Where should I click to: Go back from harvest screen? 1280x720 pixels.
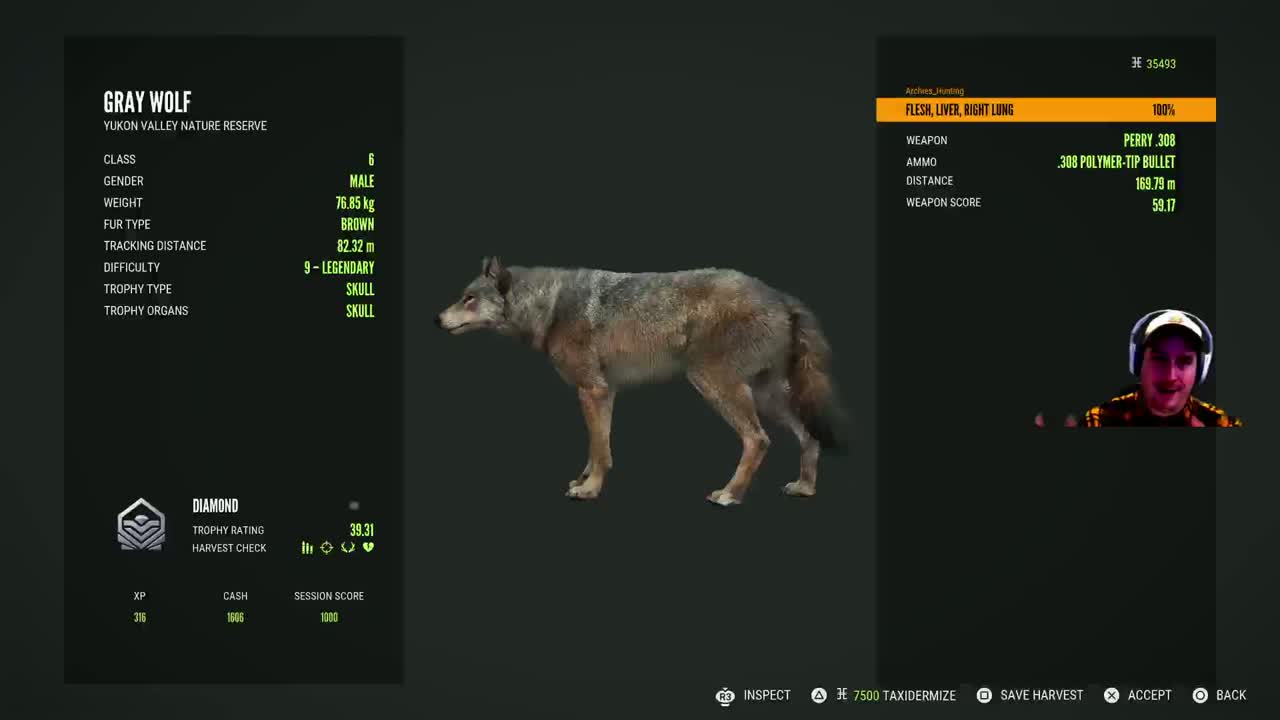click(1219, 695)
